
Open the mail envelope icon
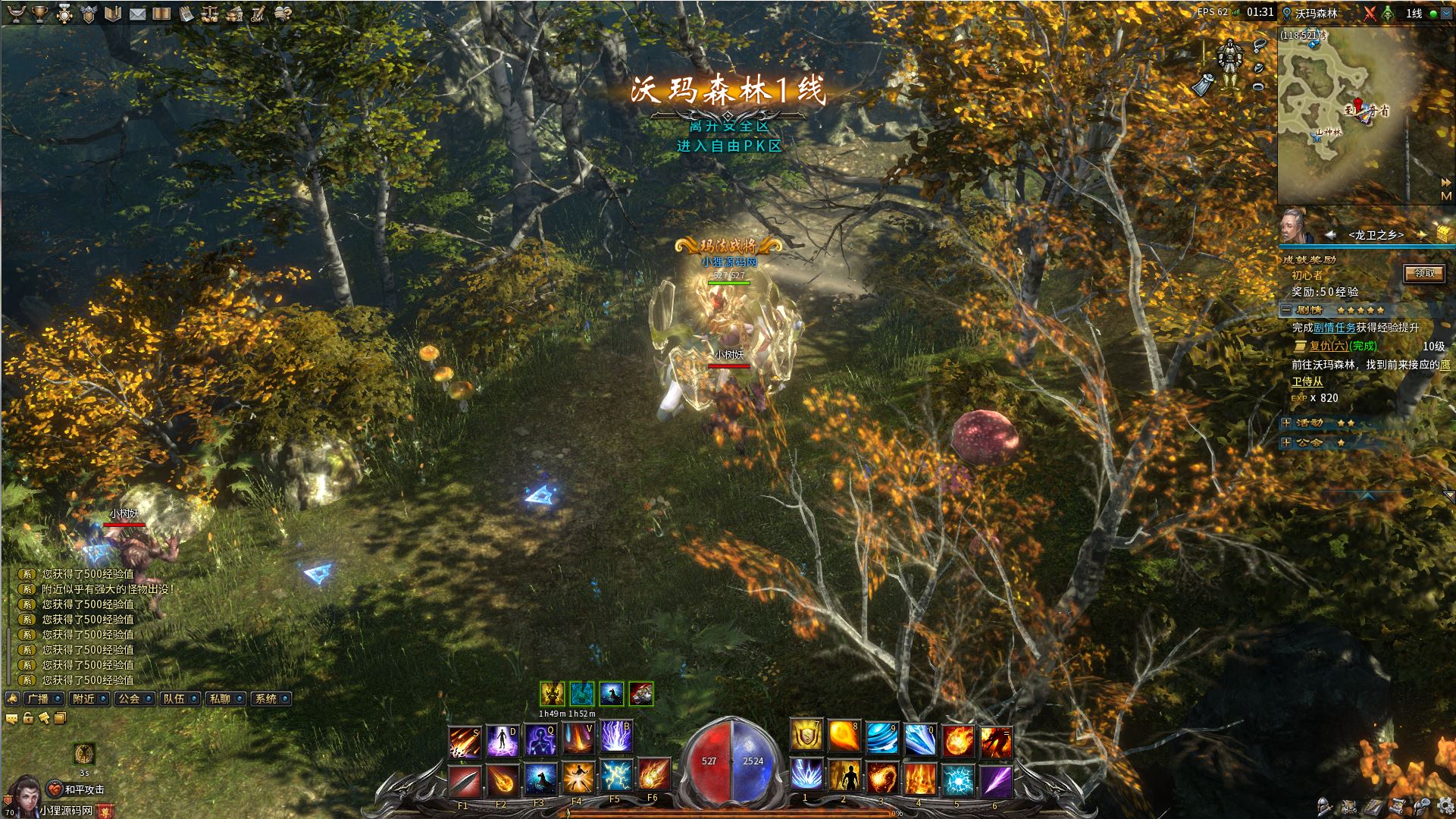(x=137, y=14)
